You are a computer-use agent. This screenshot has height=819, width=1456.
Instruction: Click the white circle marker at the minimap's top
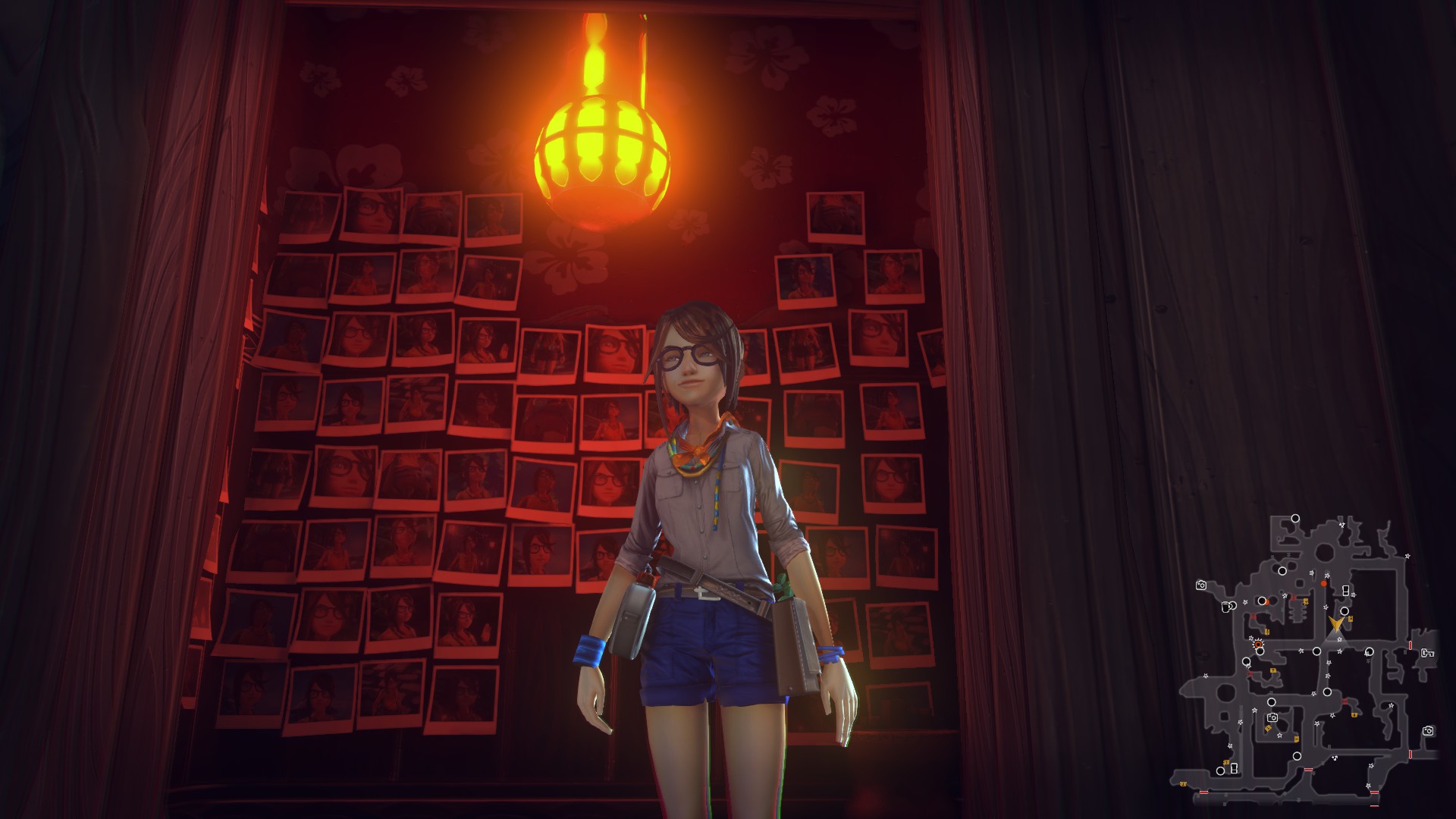pyautogui.click(x=1295, y=518)
